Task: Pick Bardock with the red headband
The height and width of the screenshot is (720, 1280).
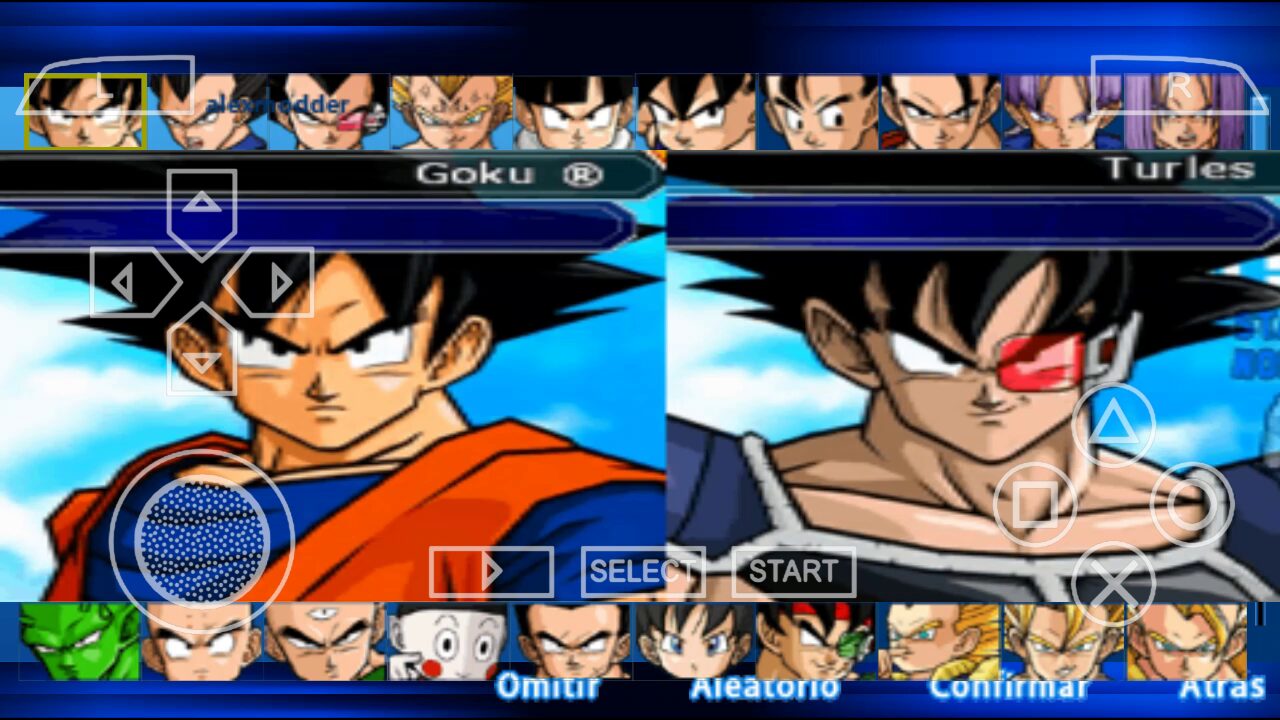Action: click(x=815, y=640)
